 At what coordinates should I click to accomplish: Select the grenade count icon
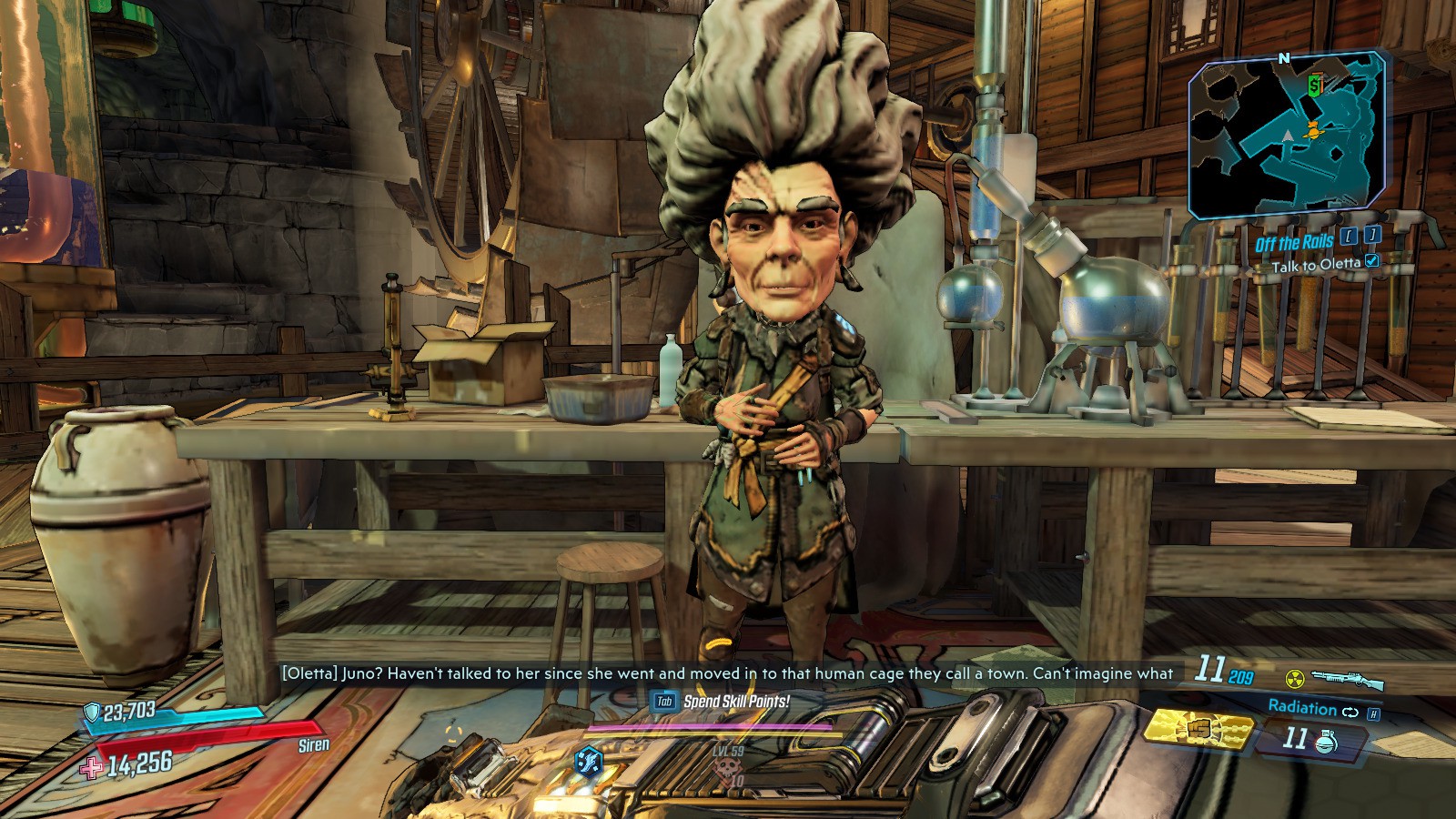point(1325,741)
